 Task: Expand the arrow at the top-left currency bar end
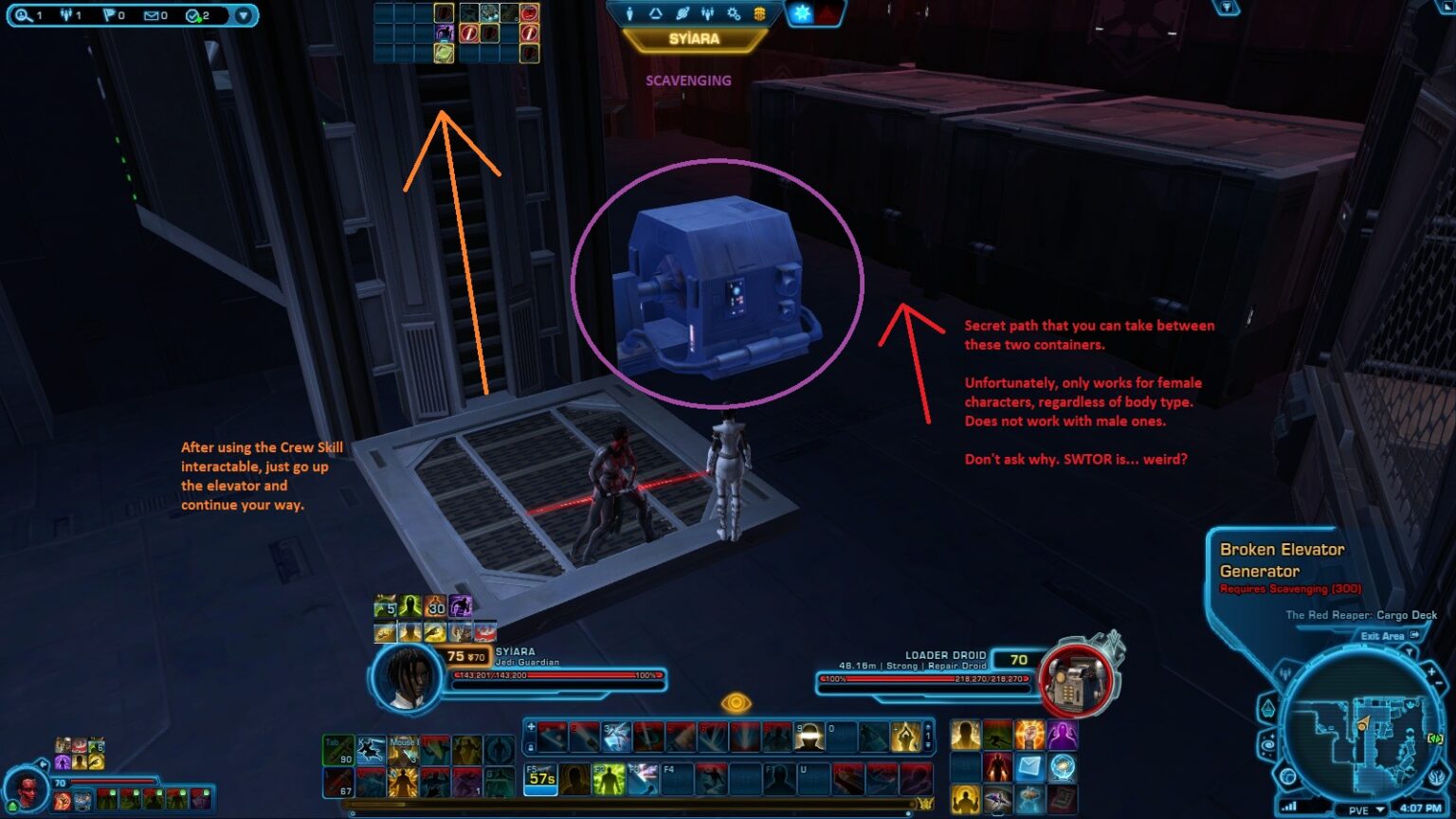click(x=244, y=15)
